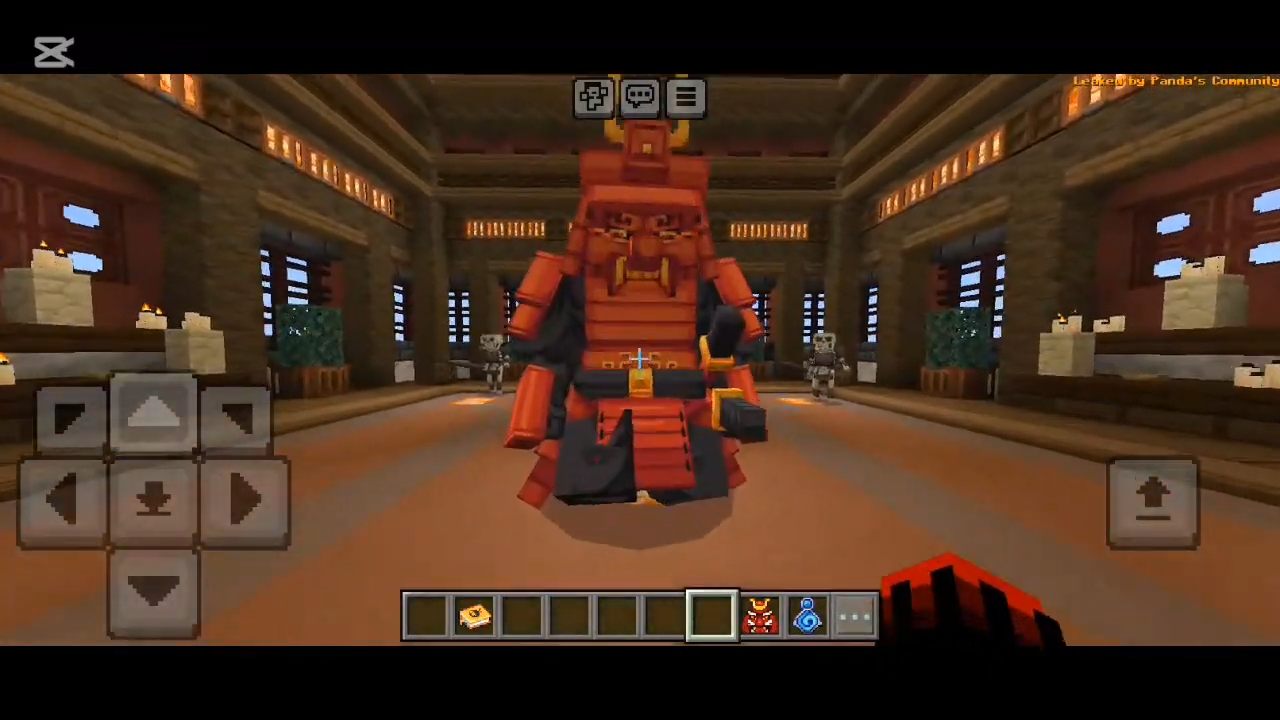1280x720 pixels.
Task: Open the chat window
Action: point(640,95)
